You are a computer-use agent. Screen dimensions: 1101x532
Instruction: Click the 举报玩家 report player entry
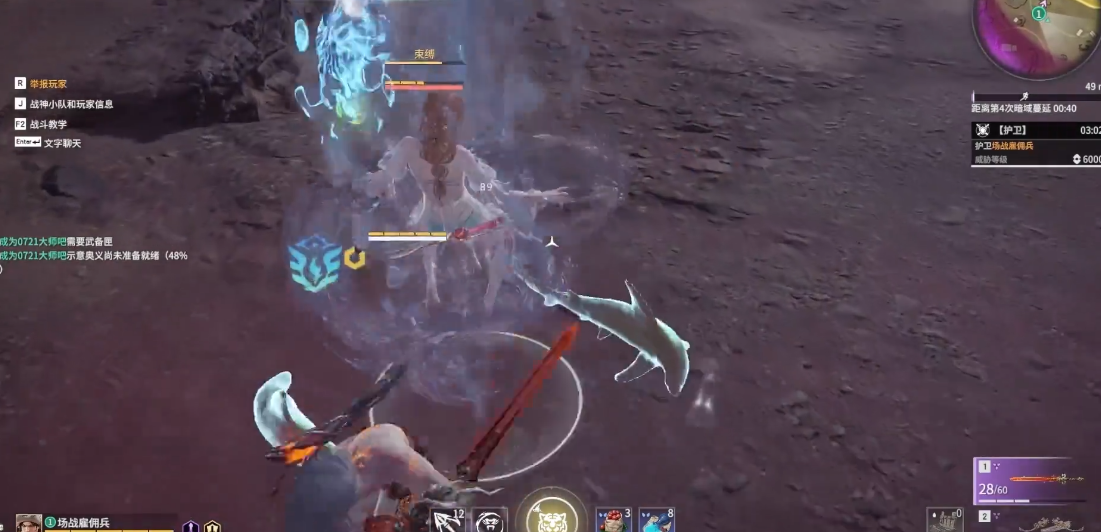pos(48,84)
